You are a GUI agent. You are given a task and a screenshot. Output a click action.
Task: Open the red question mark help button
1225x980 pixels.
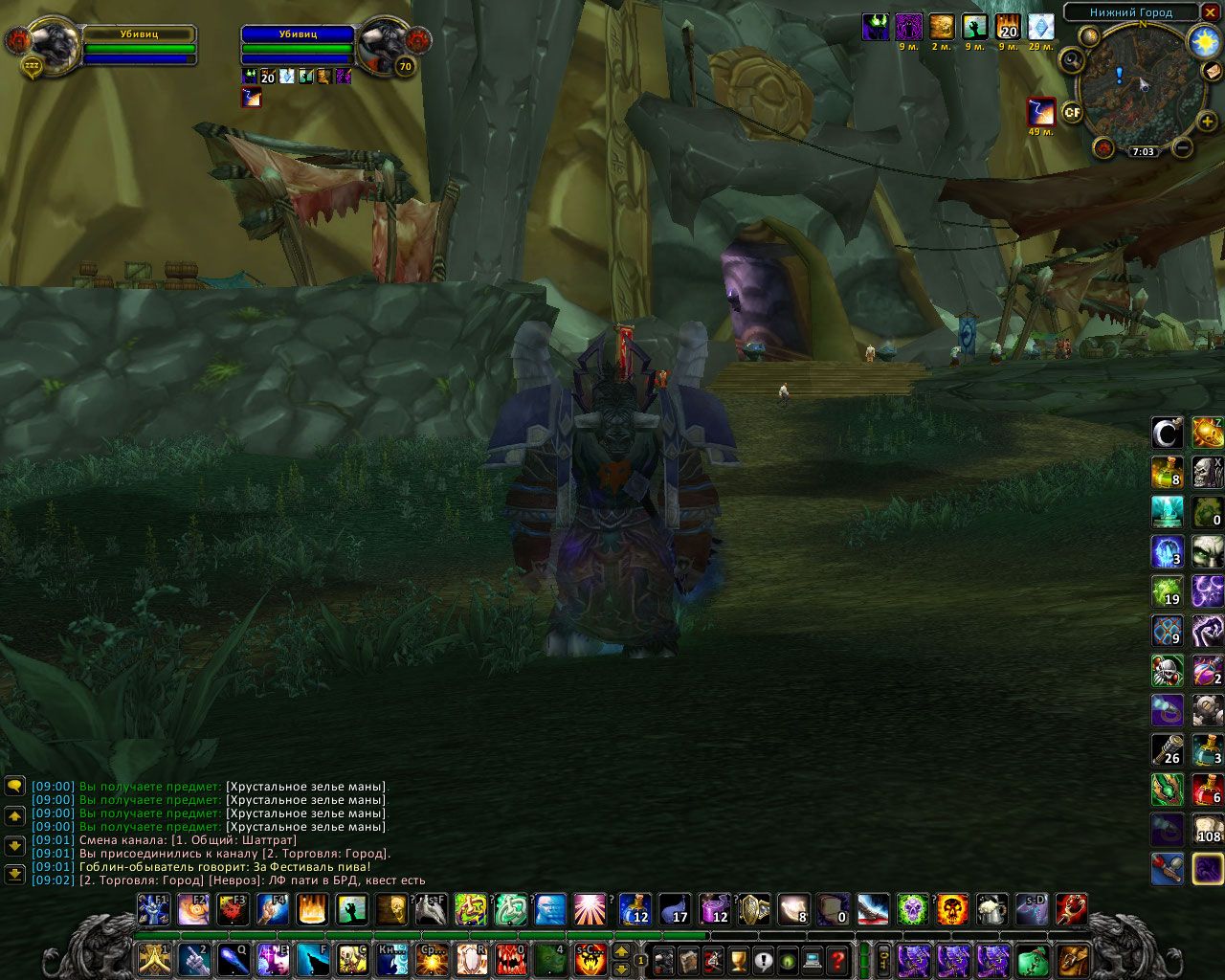click(837, 959)
